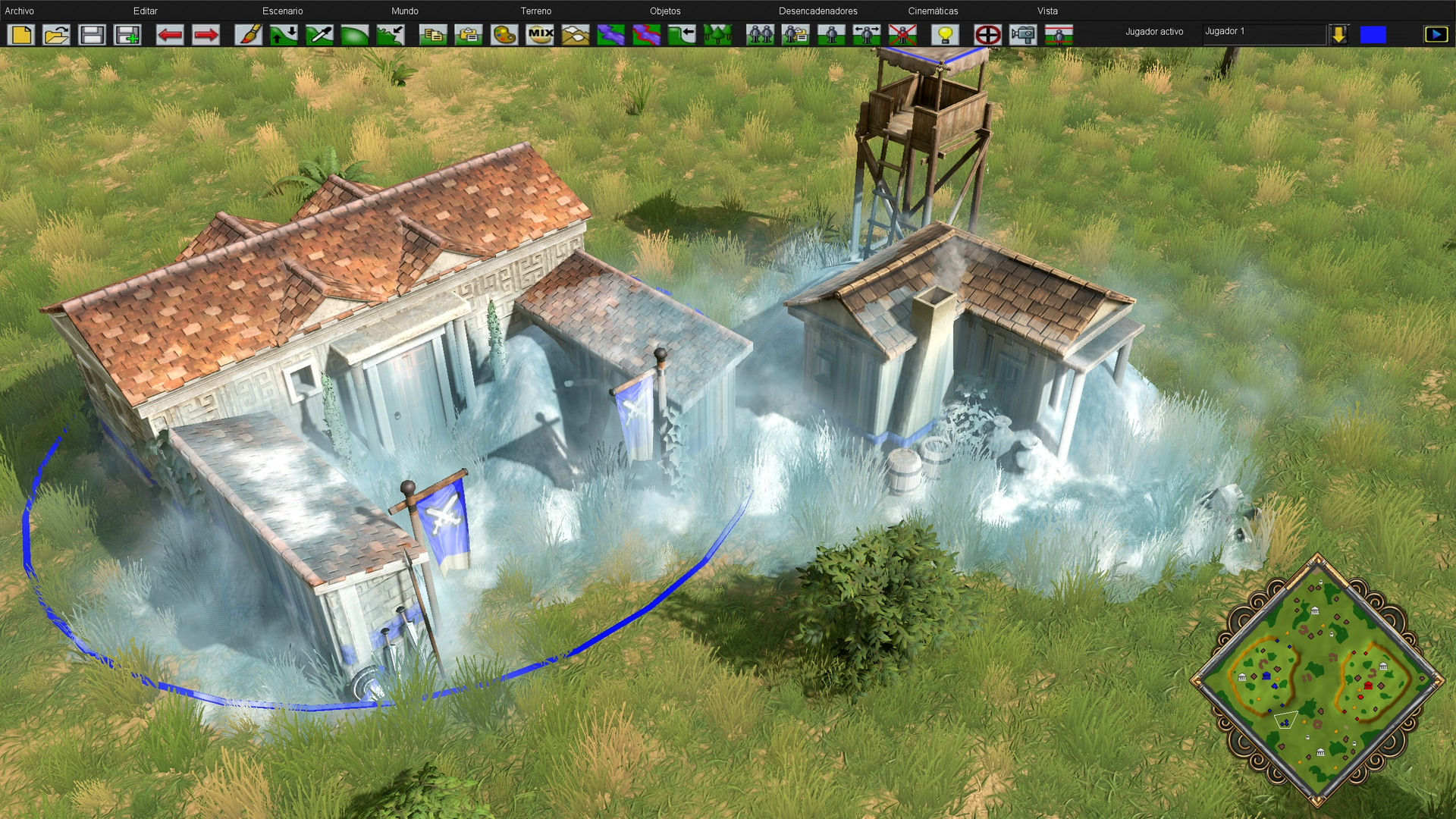Click the open folder icon
Screen dimensions: 1456x819
[x=57, y=35]
